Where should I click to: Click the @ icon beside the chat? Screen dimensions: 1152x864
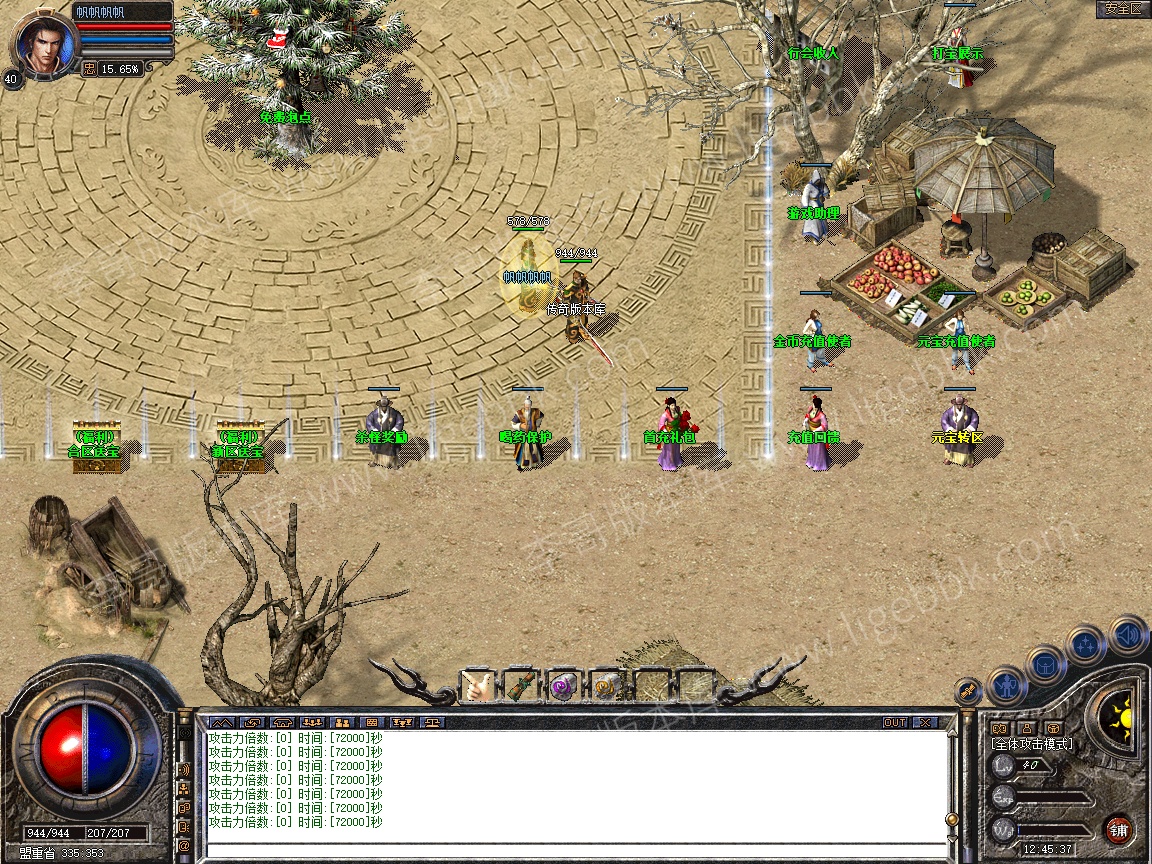coord(184,846)
